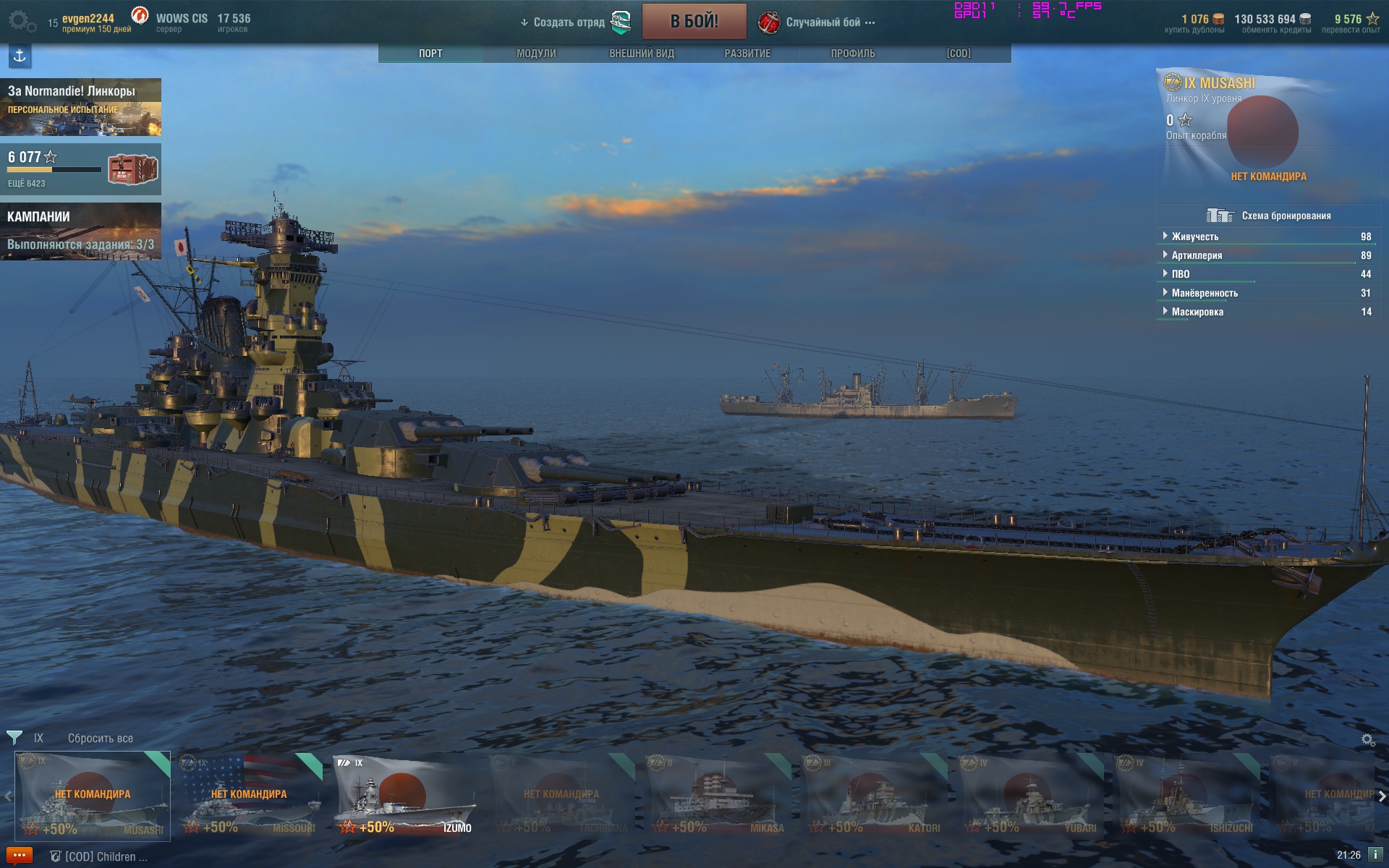Reset ship filters with Сбросить все

pyautogui.click(x=101, y=739)
